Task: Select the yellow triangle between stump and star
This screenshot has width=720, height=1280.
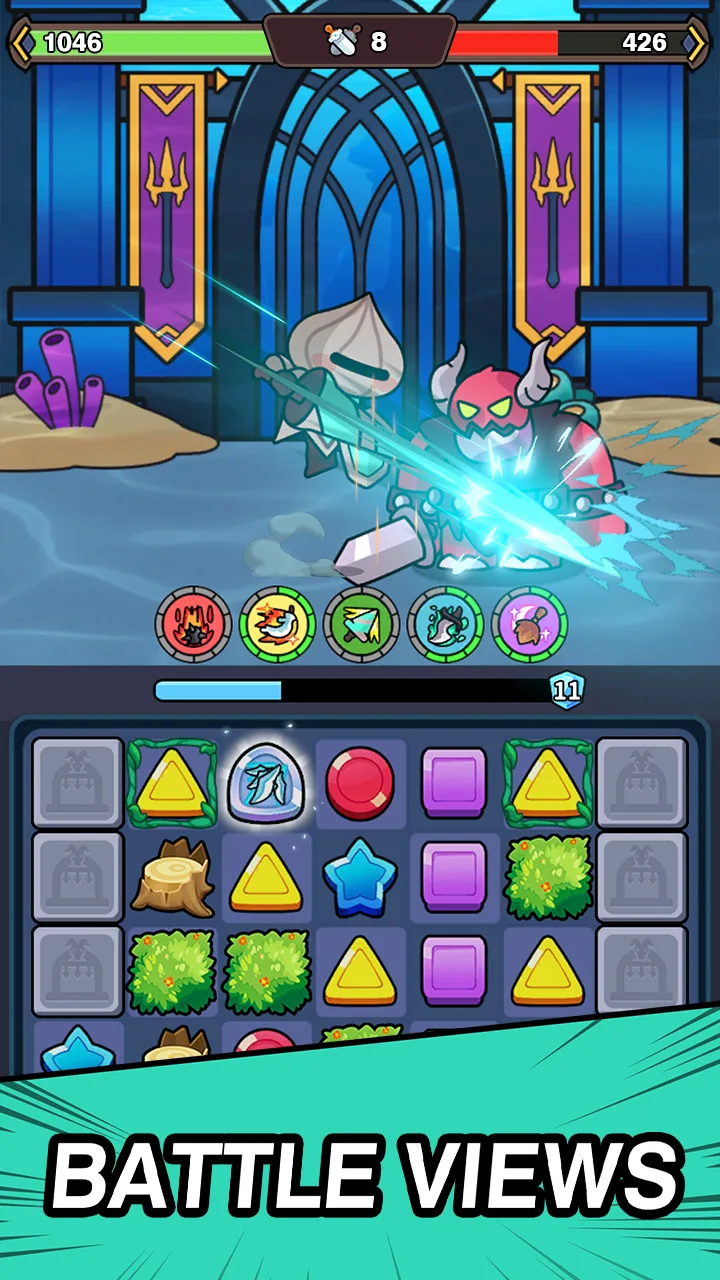Action: [x=266, y=877]
